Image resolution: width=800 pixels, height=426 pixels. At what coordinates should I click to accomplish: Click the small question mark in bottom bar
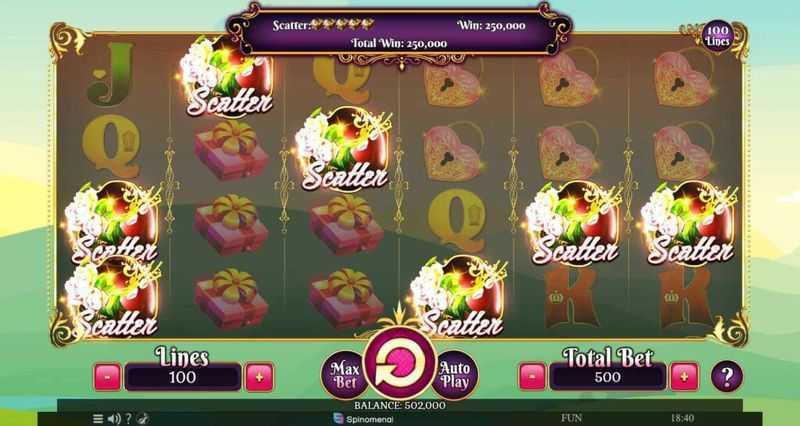[x=128, y=418]
